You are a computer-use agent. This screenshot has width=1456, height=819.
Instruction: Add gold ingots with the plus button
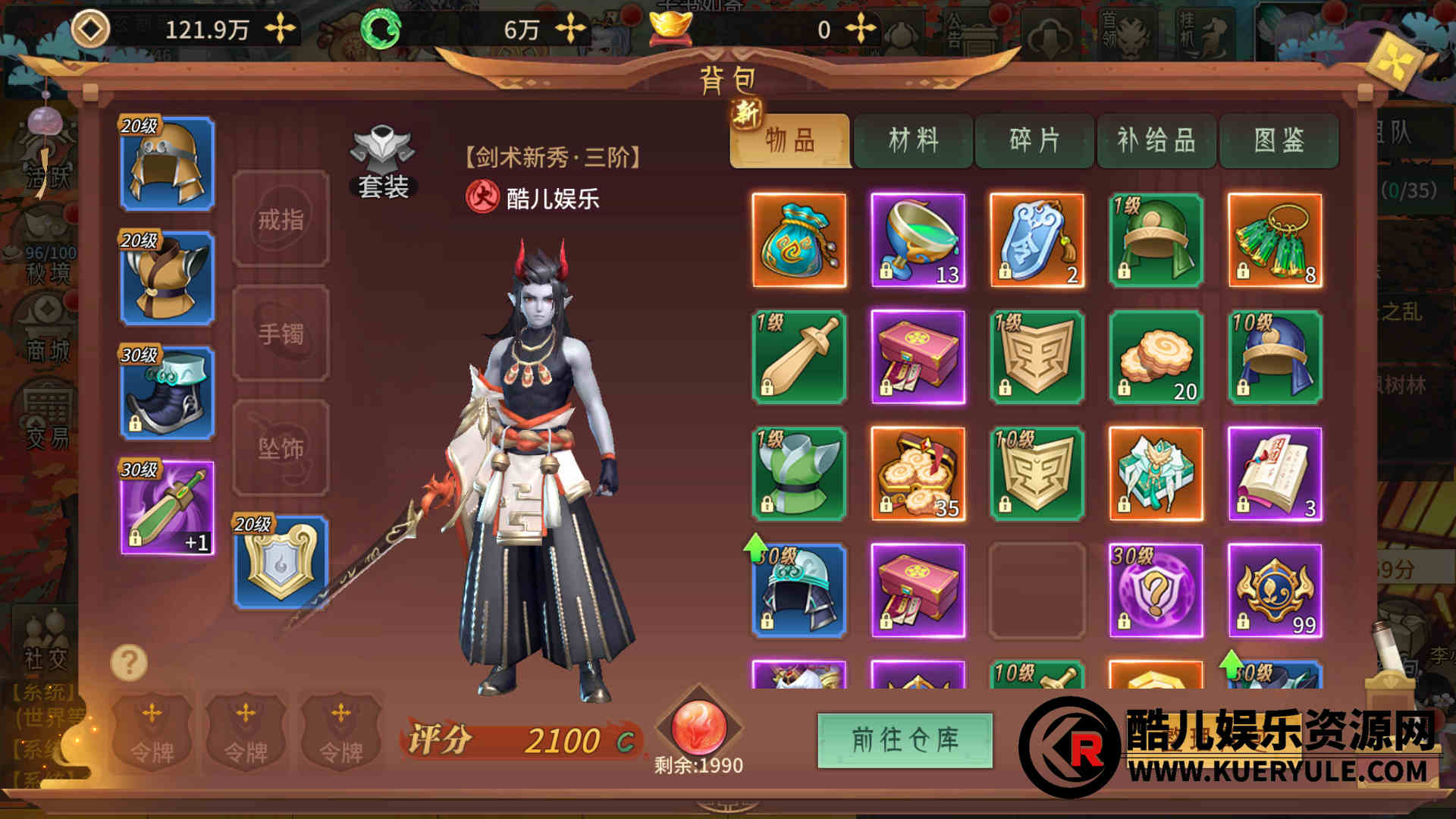(861, 30)
